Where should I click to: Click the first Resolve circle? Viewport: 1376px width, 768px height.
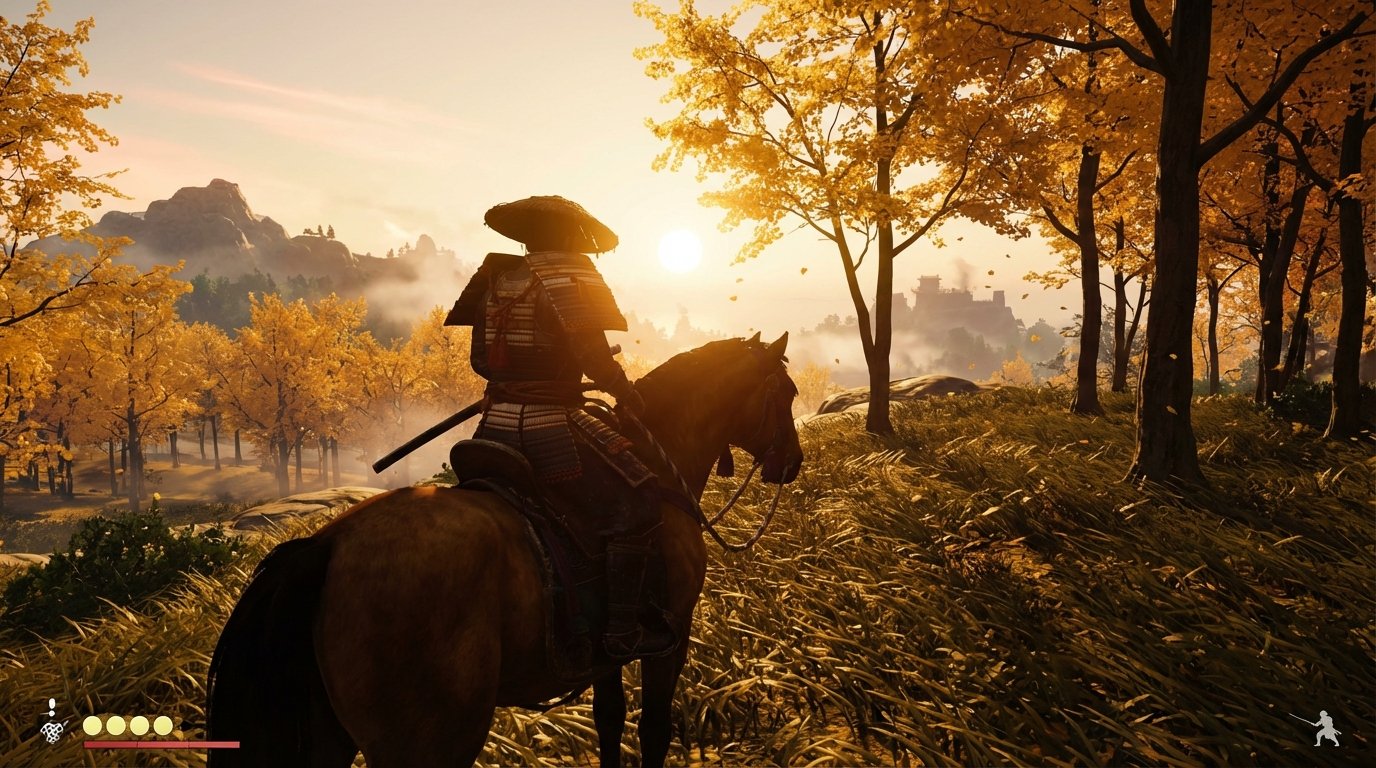point(91,725)
